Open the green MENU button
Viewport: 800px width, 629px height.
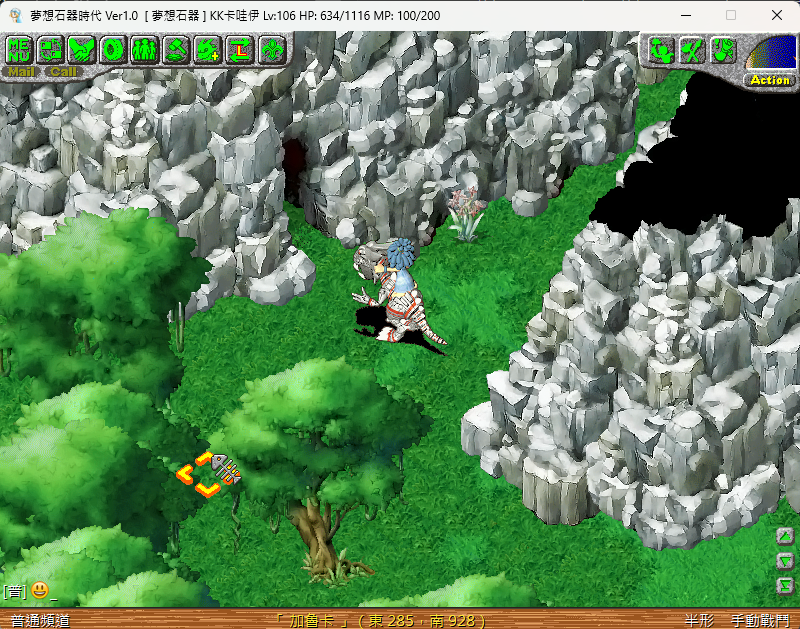pyautogui.click(x=20, y=48)
